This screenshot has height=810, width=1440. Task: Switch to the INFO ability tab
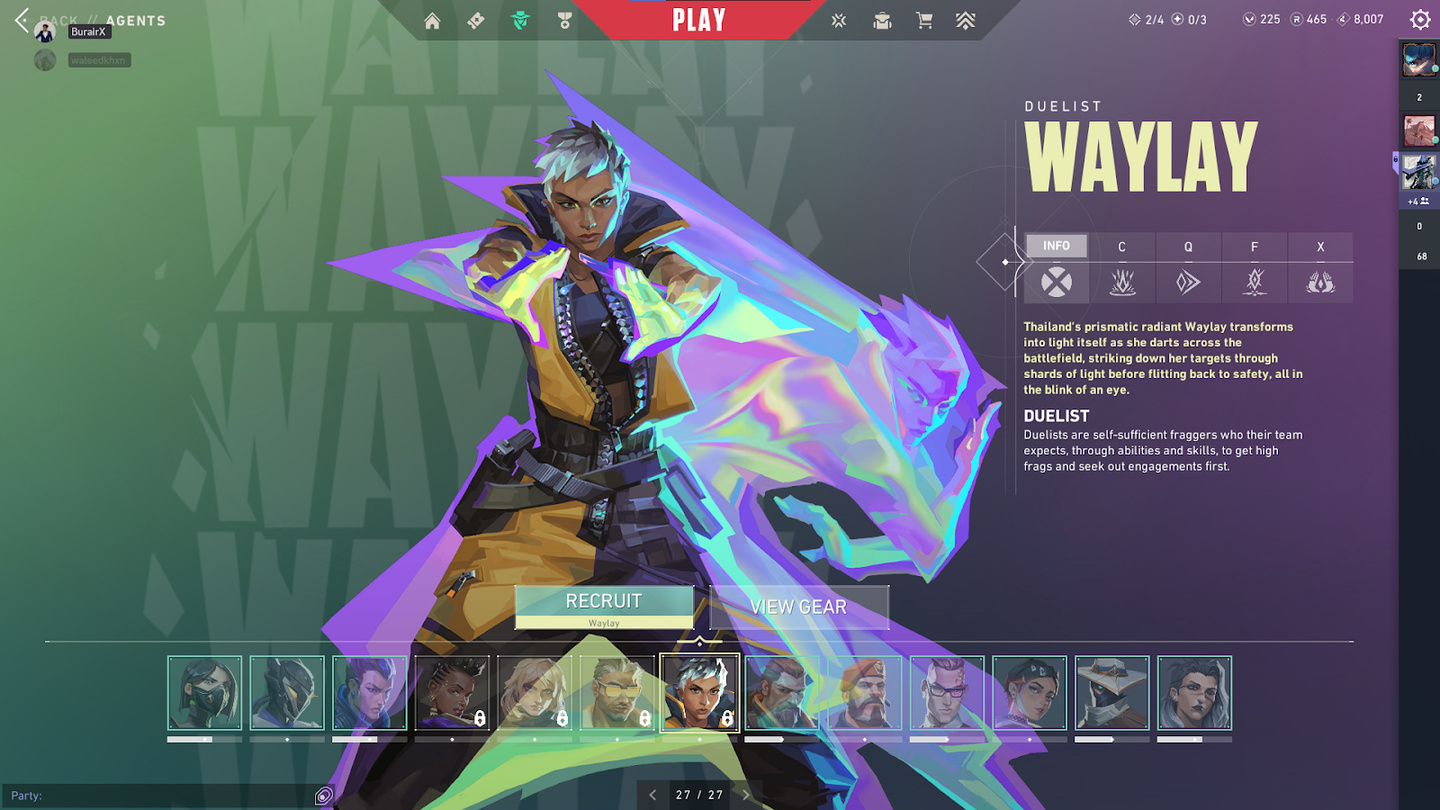(x=1056, y=247)
